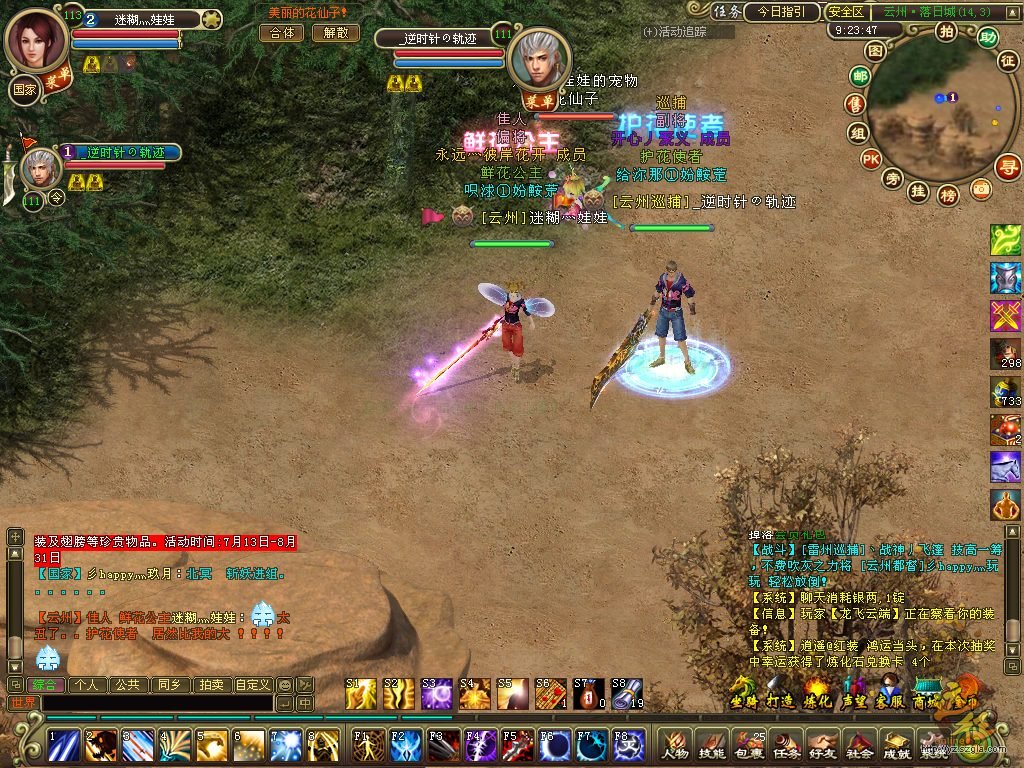Open the 包裹 inventory bag
The image size is (1024, 768).
(x=750, y=743)
